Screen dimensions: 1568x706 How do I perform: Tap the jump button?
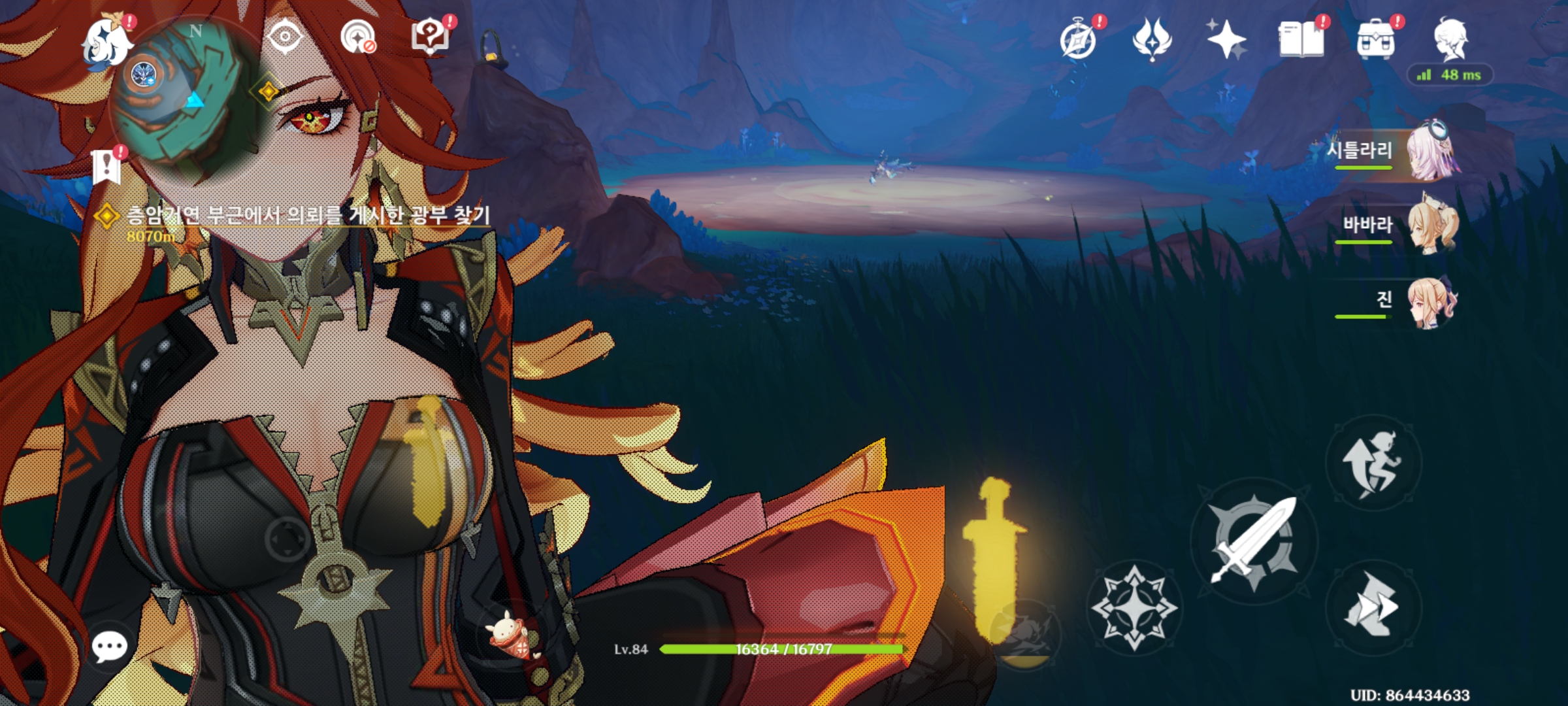[x=1373, y=463]
